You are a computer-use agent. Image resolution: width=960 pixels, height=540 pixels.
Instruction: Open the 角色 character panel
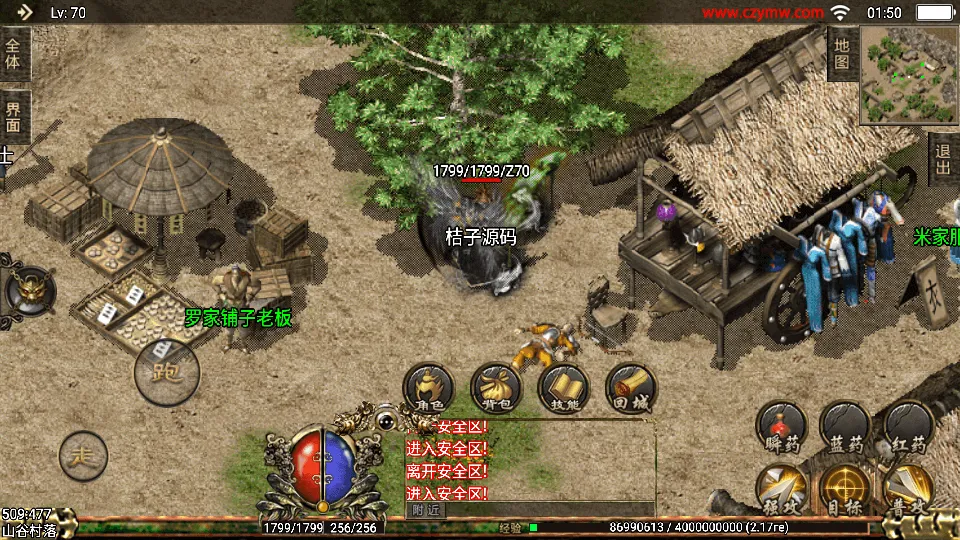tap(428, 389)
